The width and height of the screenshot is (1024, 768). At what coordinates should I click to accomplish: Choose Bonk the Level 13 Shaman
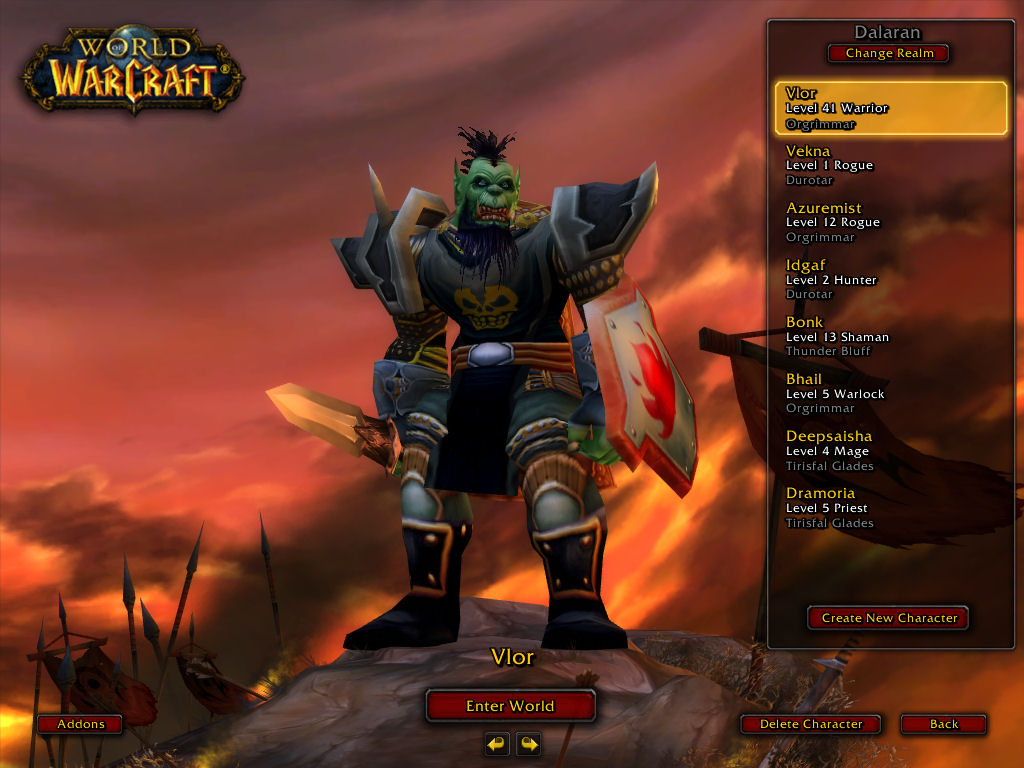(890, 336)
